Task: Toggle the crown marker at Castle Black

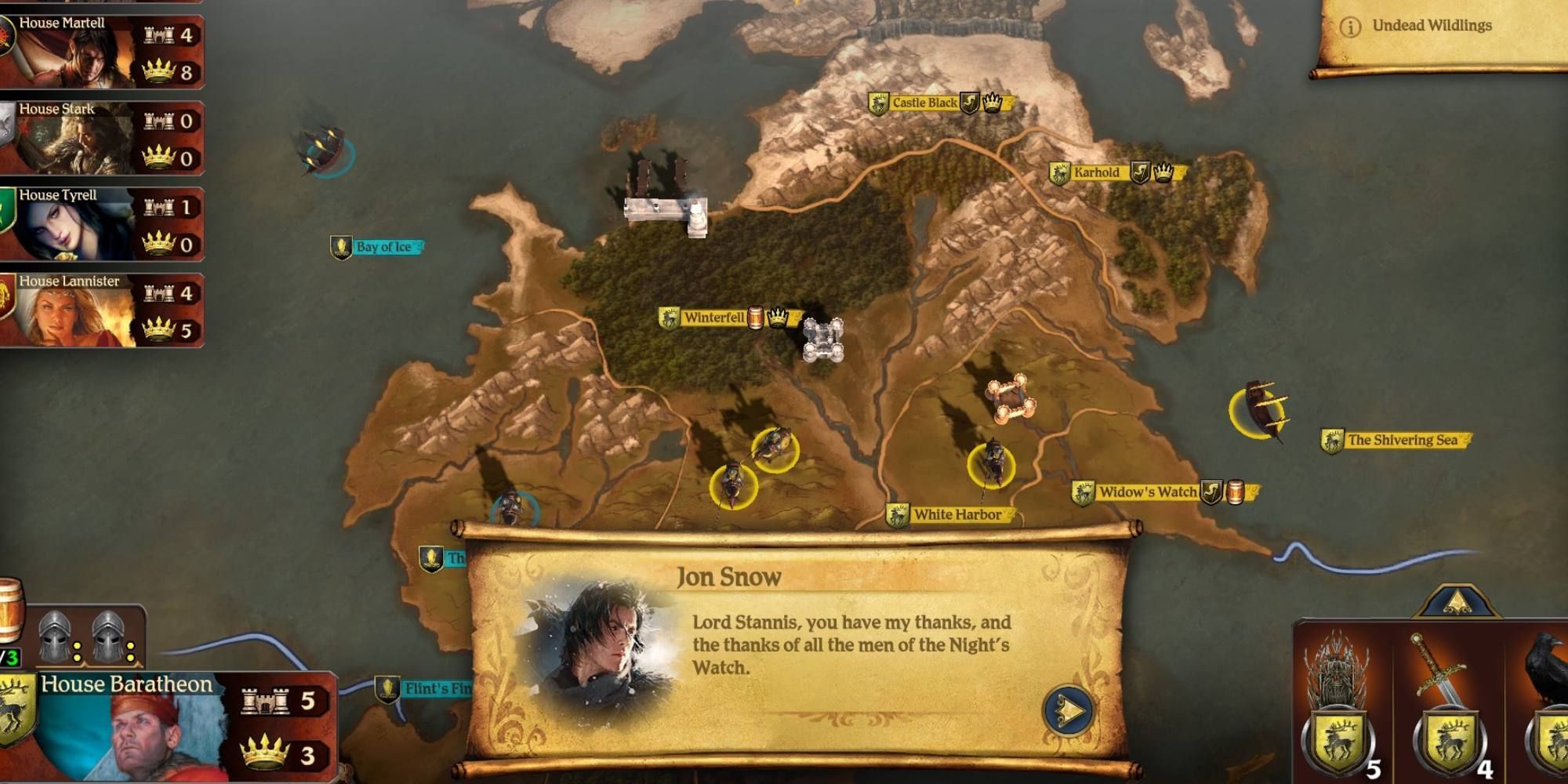Action: tap(992, 103)
